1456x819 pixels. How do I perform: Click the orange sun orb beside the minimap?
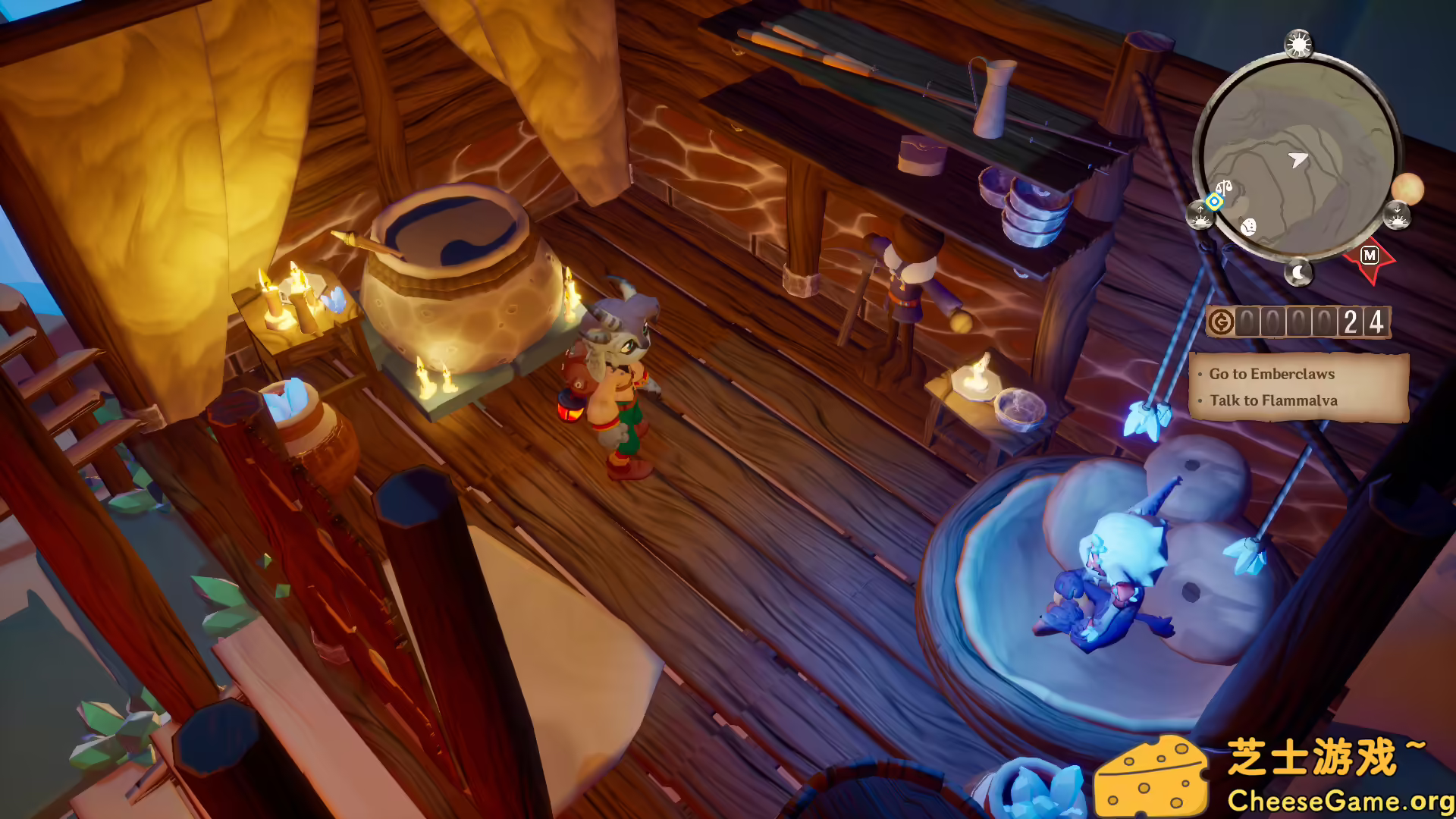click(x=1409, y=188)
